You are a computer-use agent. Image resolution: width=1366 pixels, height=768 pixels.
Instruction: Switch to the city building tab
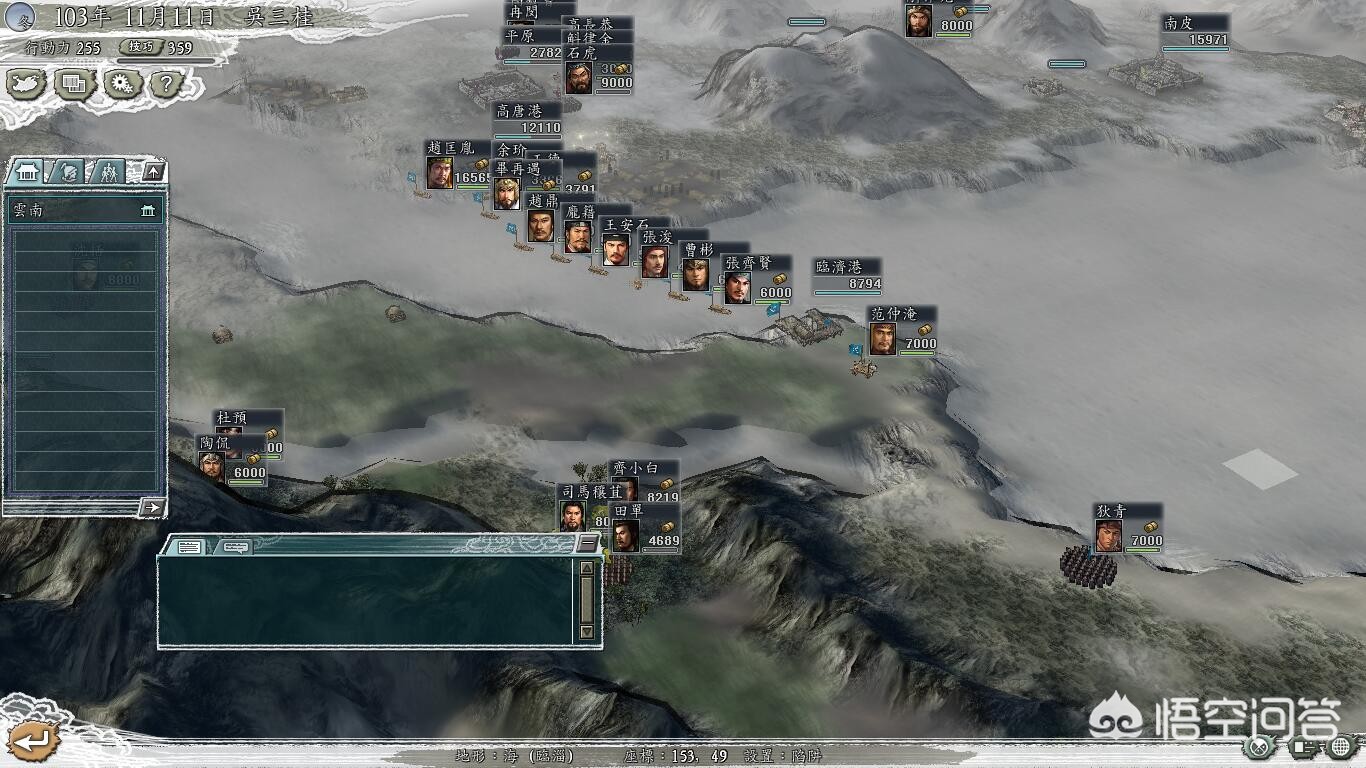[x=26, y=172]
